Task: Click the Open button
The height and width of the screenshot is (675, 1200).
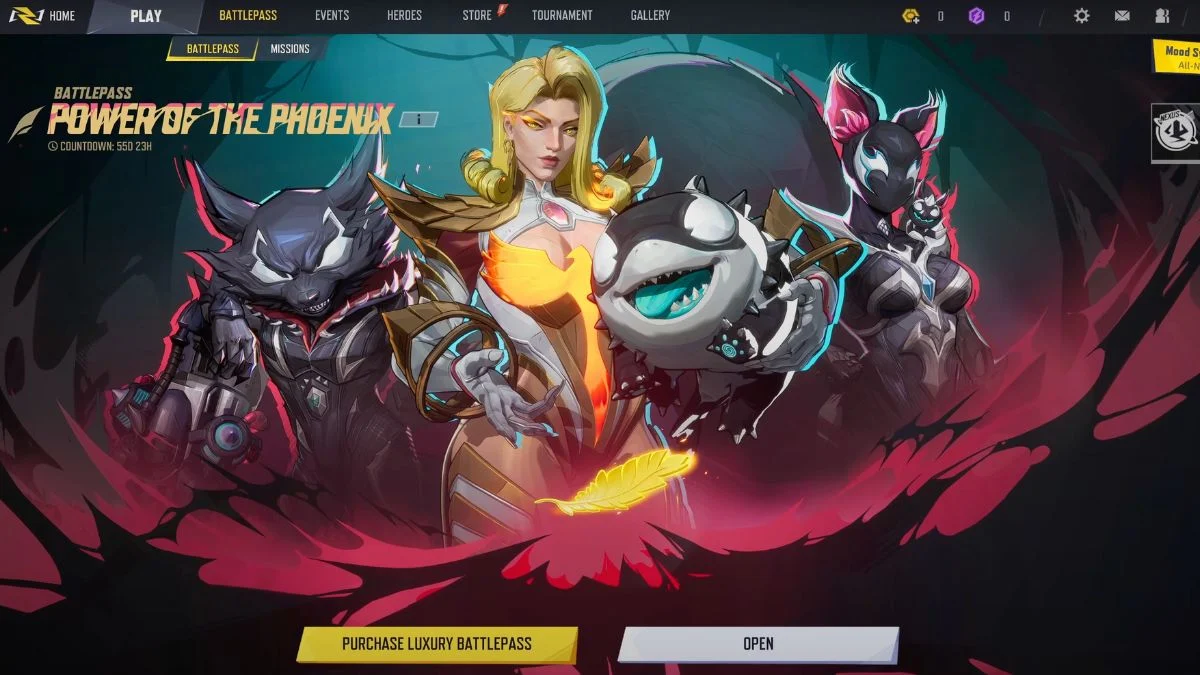Action: click(x=758, y=644)
